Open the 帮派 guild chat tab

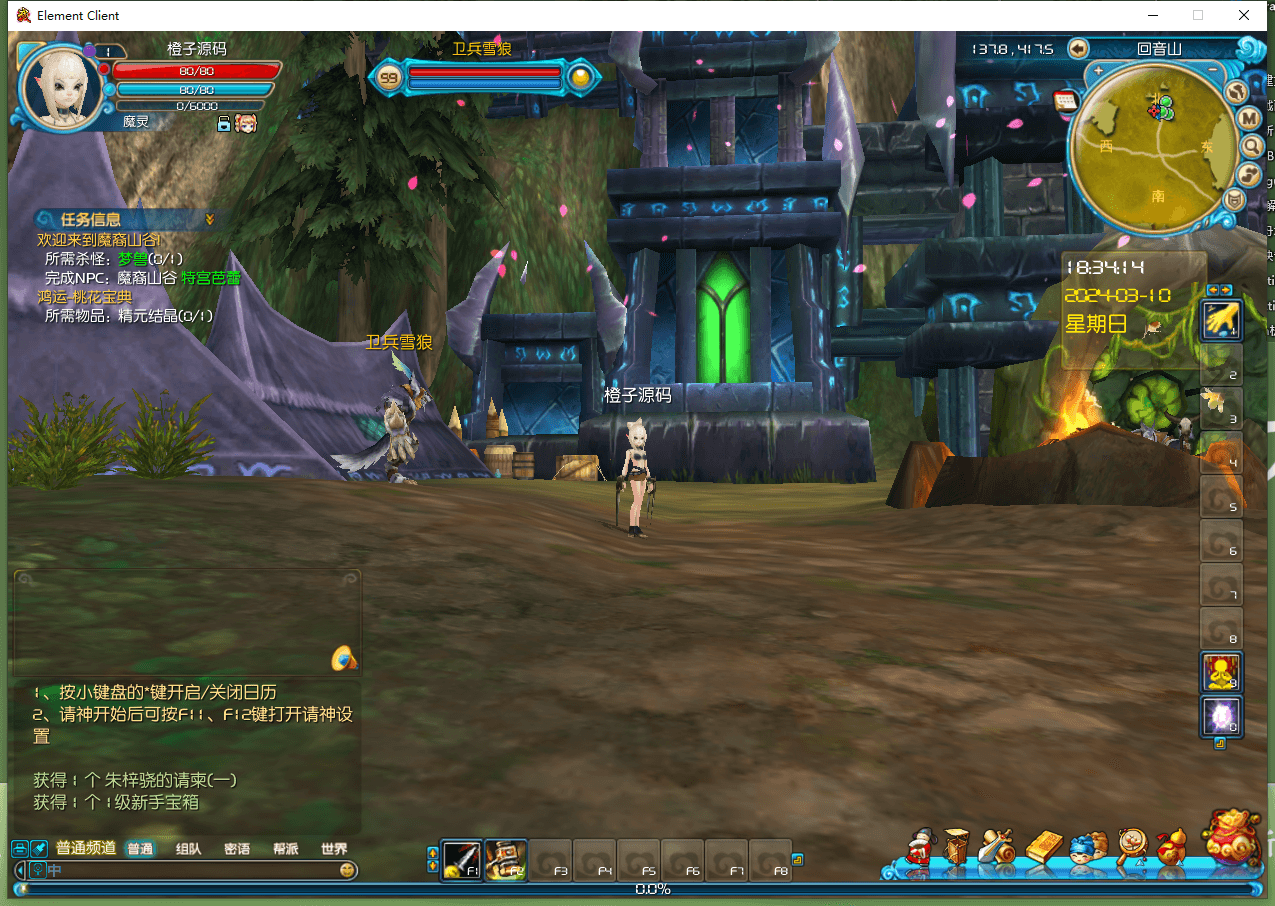click(285, 849)
